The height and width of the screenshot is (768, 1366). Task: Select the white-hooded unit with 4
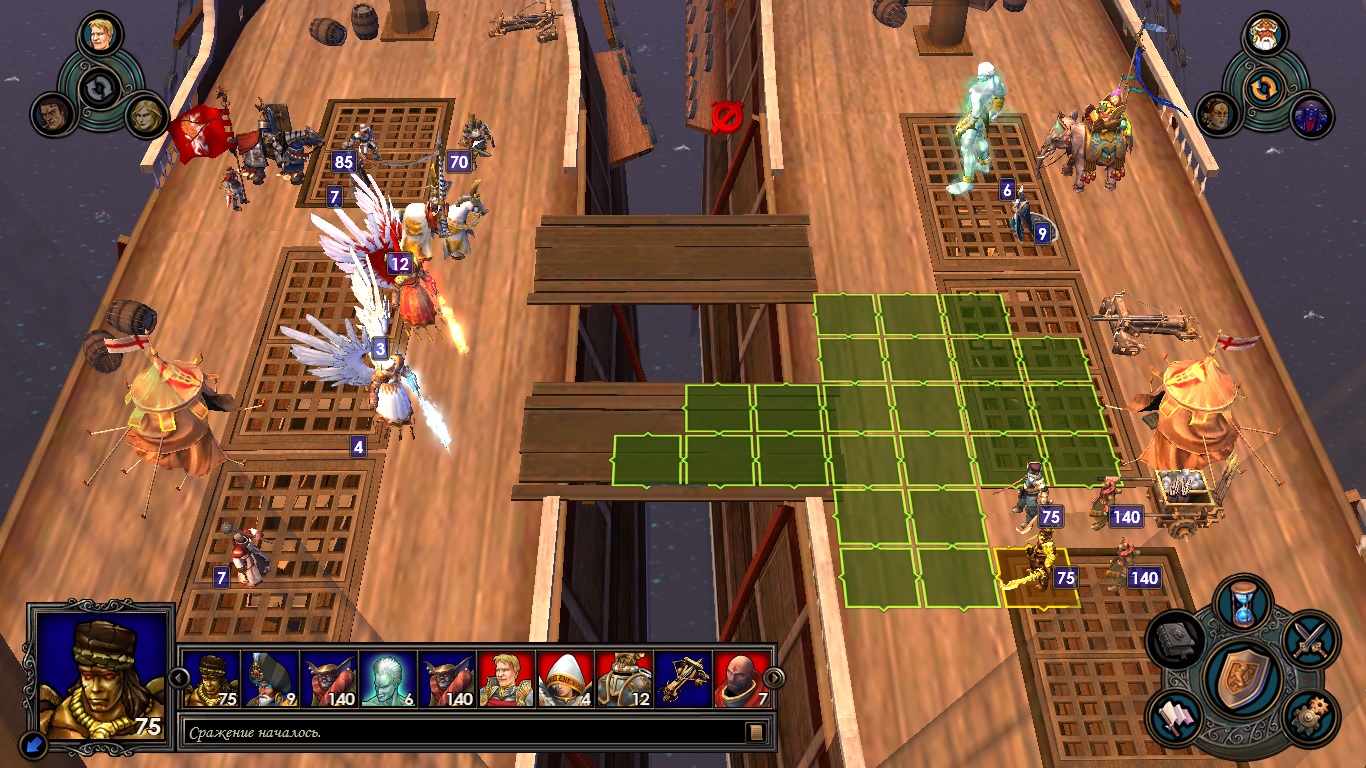565,679
